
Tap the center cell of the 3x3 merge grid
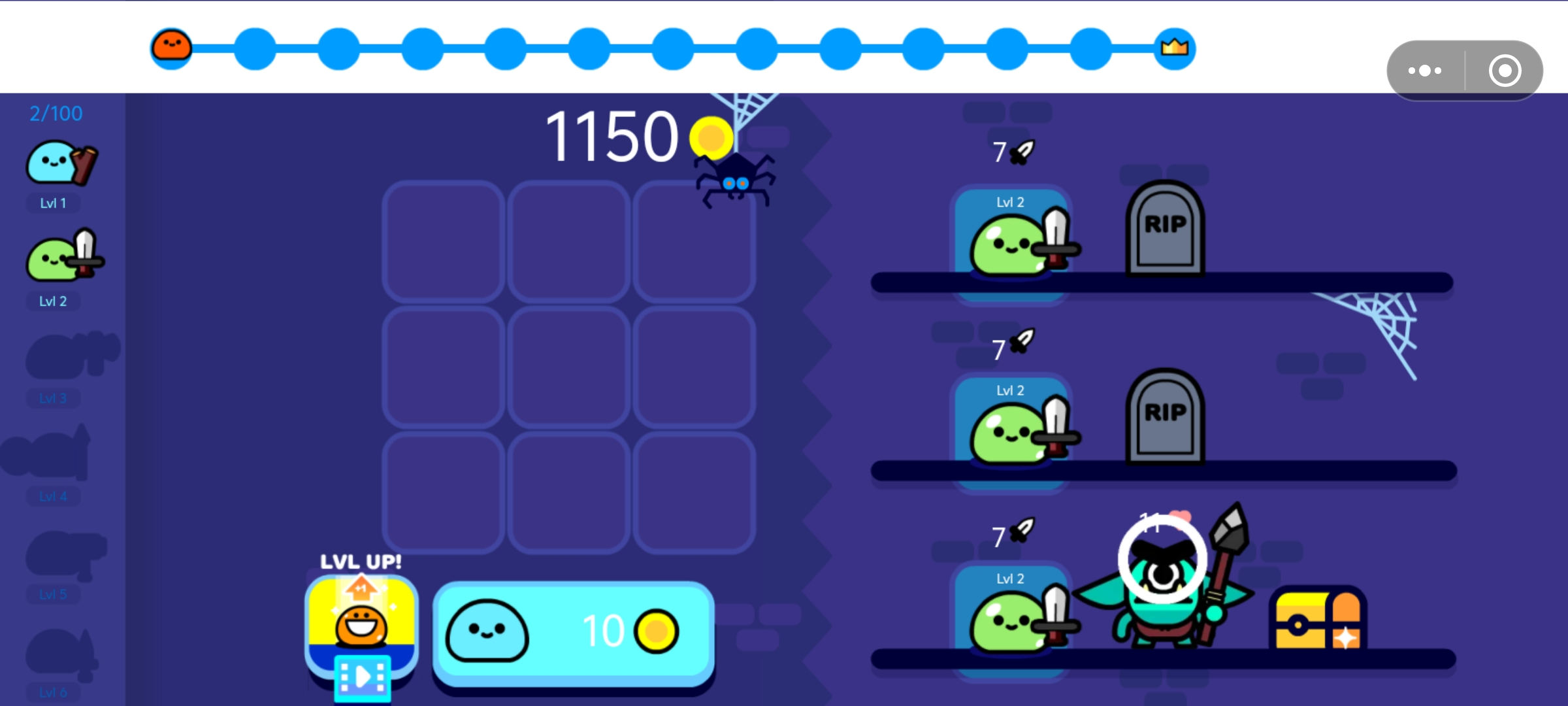570,366
